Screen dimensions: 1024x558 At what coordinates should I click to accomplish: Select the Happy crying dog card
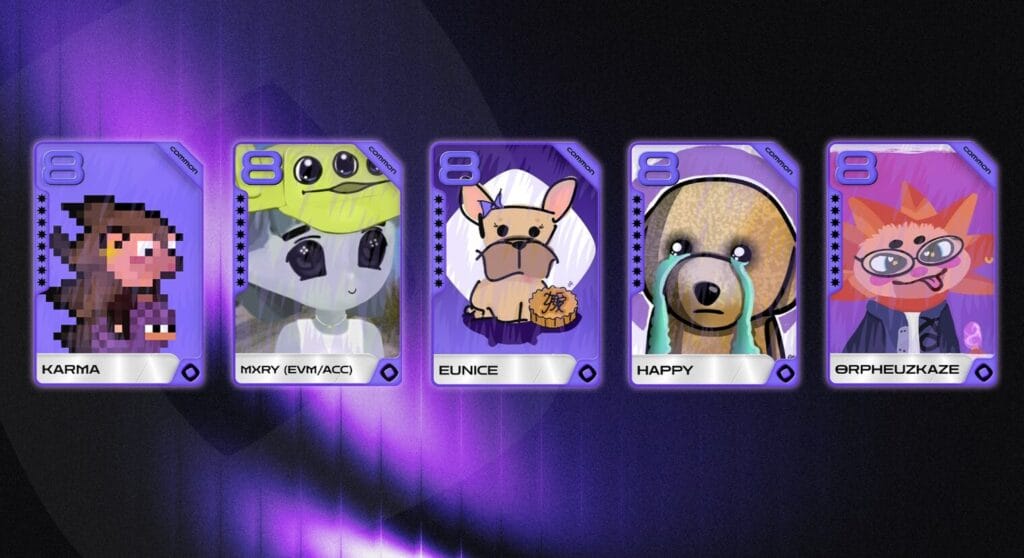tap(713, 263)
